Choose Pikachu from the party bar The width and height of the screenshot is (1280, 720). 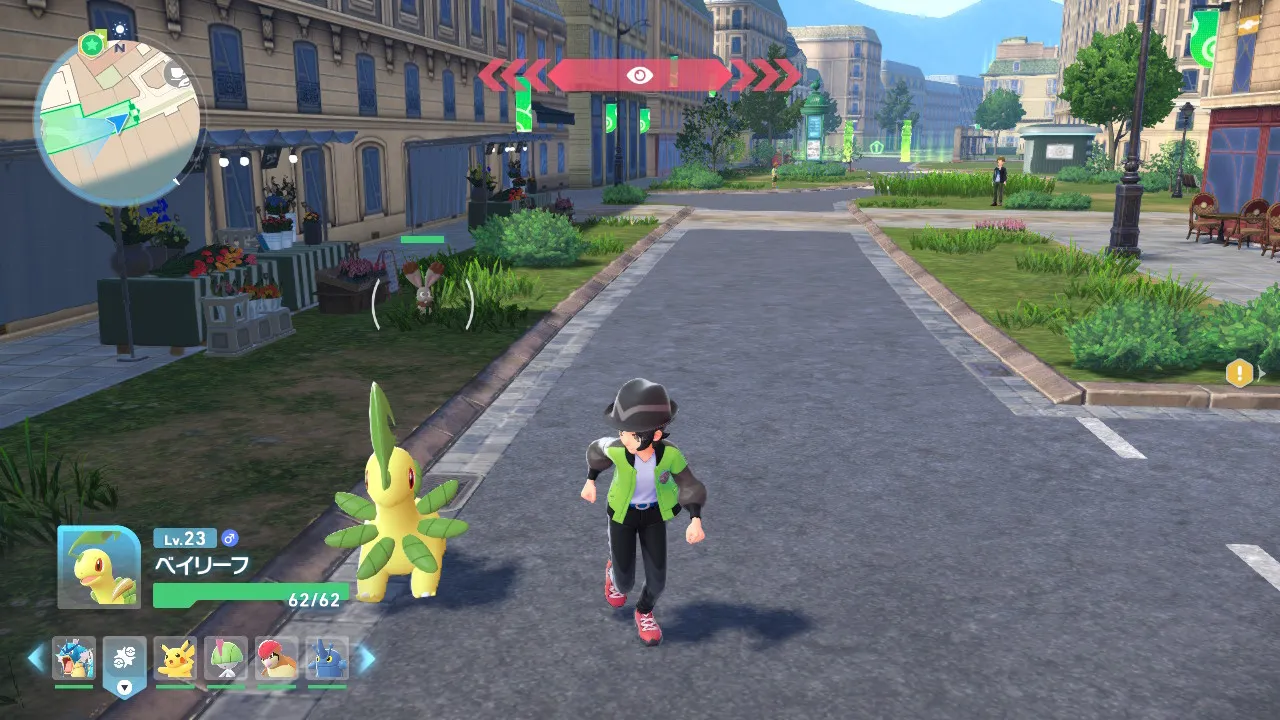(x=175, y=659)
